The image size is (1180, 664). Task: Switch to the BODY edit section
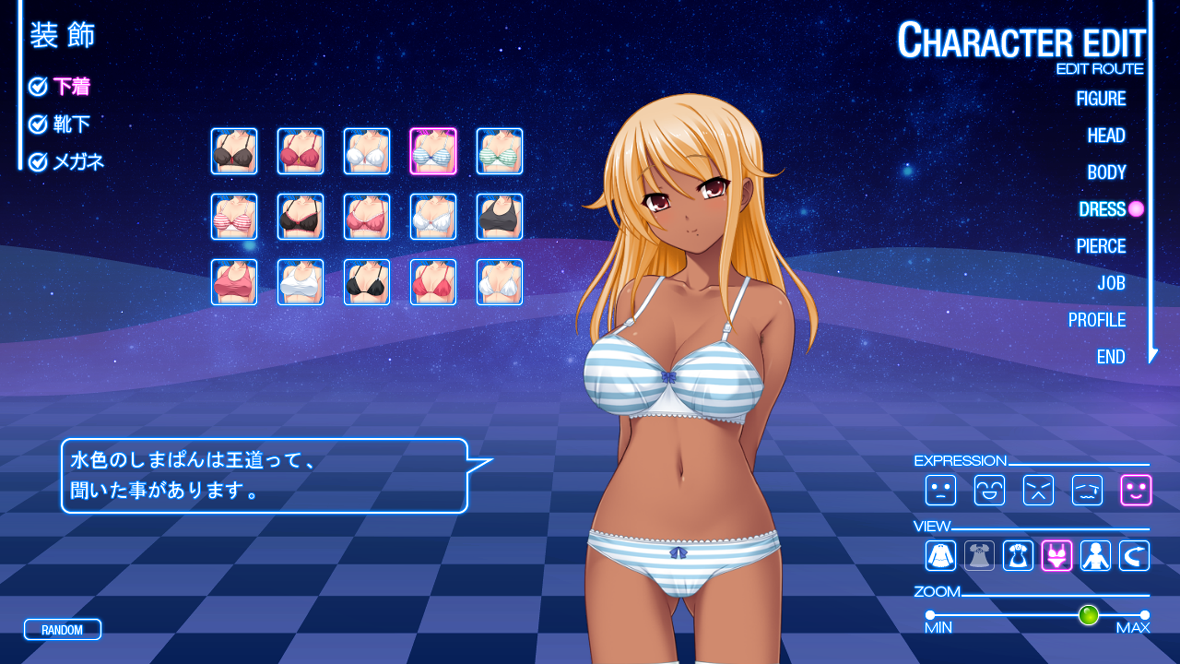tap(1106, 172)
